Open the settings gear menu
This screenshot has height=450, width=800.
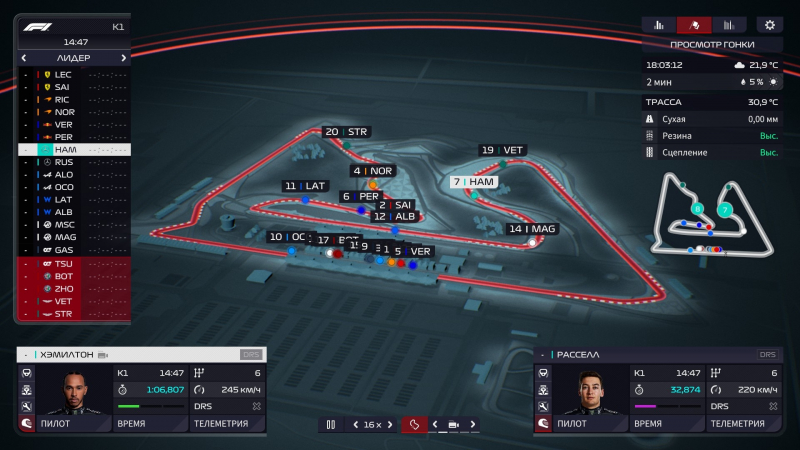click(769, 25)
